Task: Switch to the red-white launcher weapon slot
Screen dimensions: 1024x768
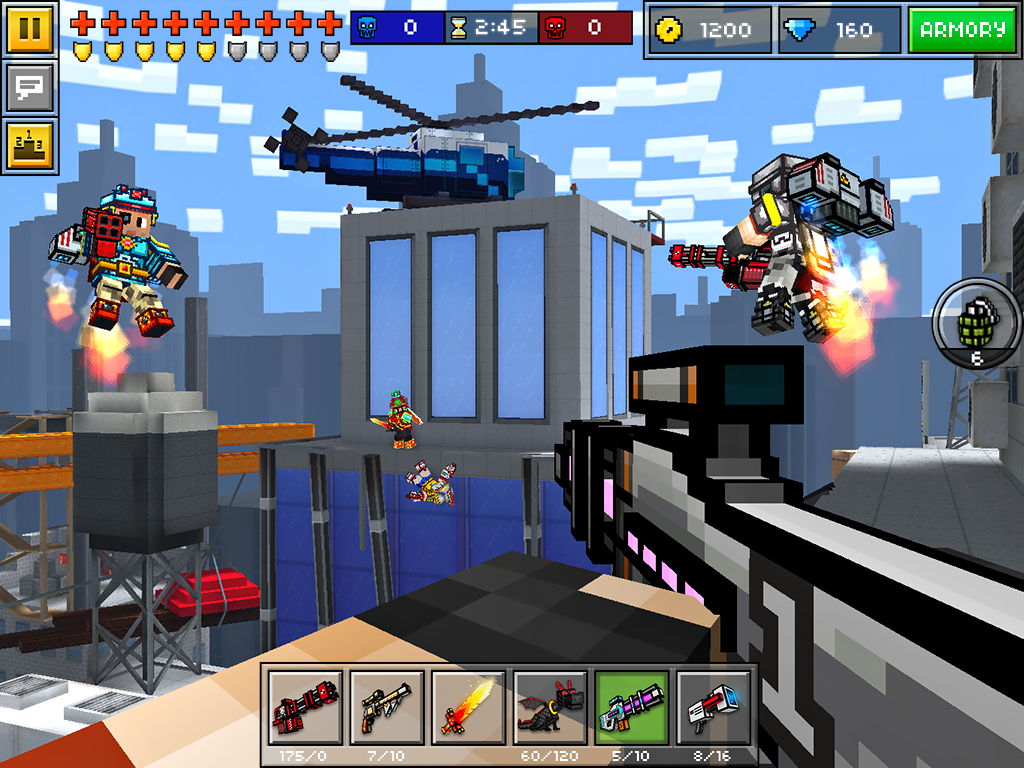Action: click(714, 706)
